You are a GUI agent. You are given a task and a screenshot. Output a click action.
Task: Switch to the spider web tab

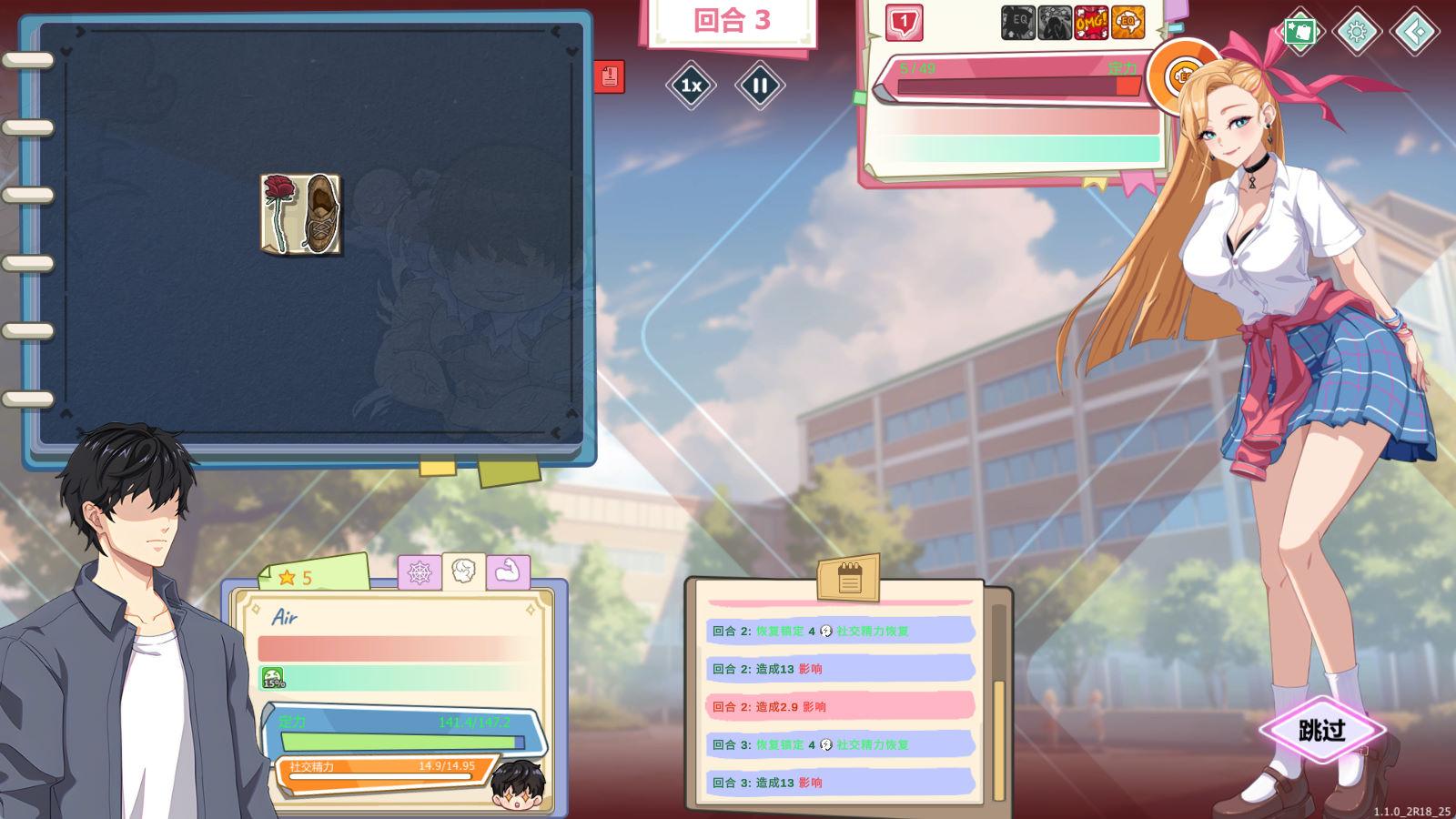coord(420,572)
